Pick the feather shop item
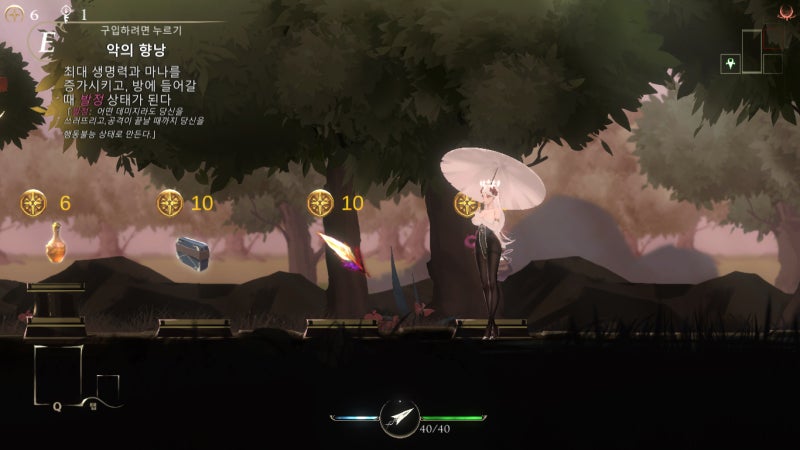 coord(342,251)
